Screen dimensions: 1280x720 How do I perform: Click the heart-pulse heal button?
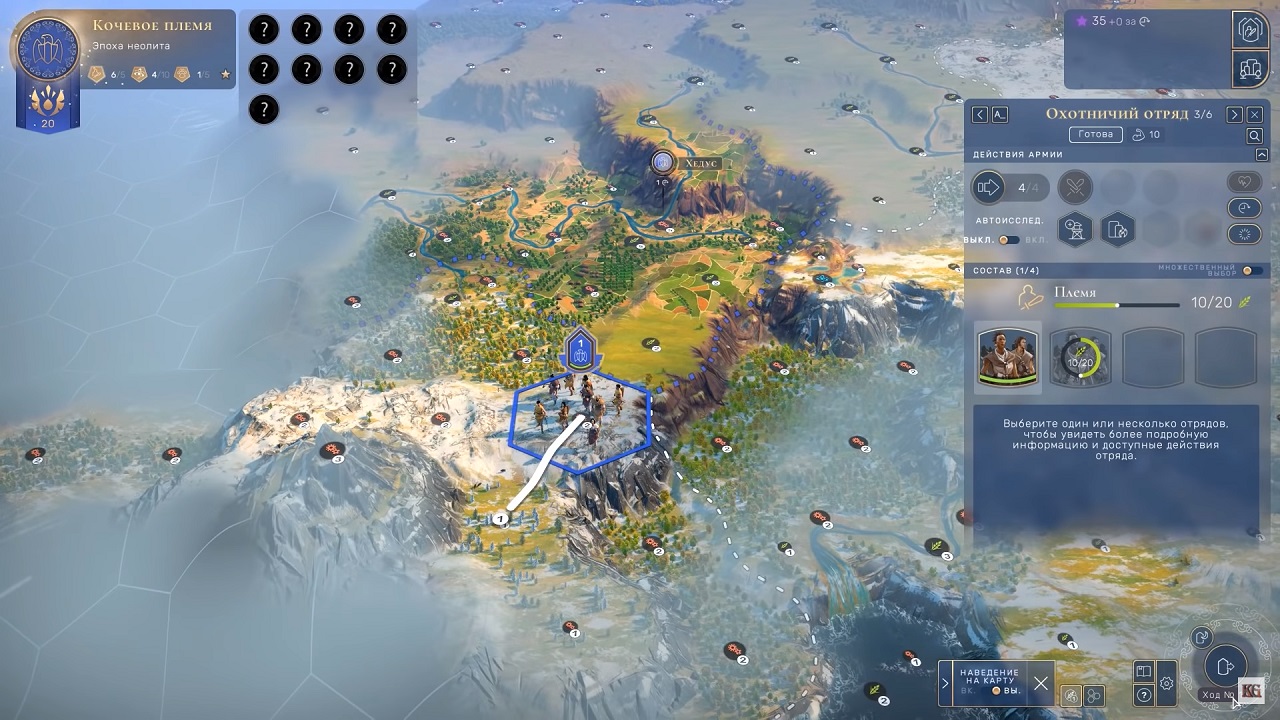click(x=1244, y=183)
